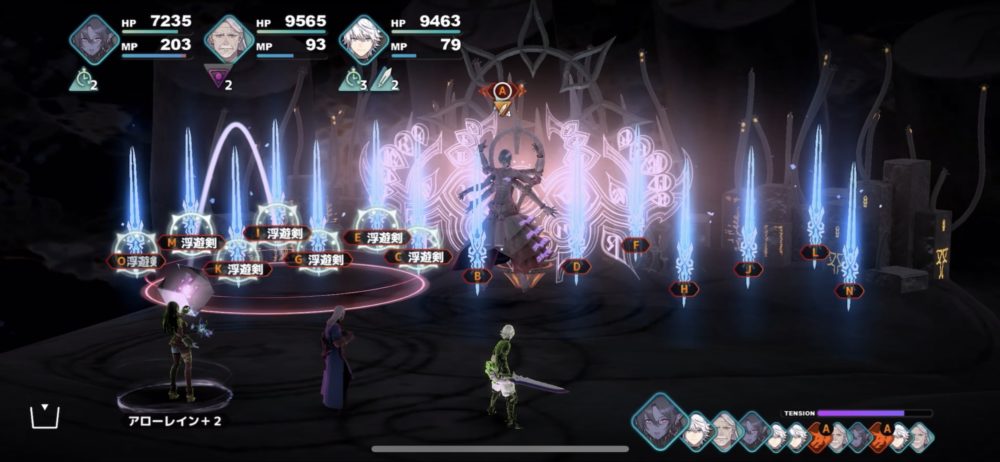The width and height of the screenshot is (1000, 462).
Task: Choose enemy target marker L
Action: coord(815,252)
